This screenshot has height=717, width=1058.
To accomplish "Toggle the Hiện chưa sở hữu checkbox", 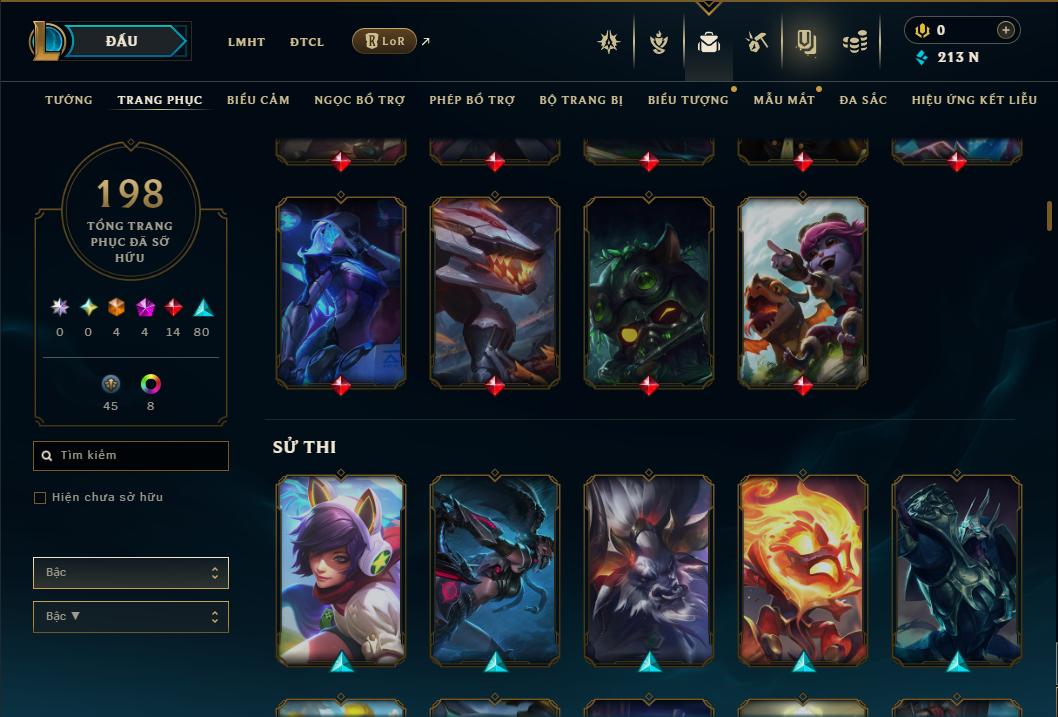I will tap(40, 498).
